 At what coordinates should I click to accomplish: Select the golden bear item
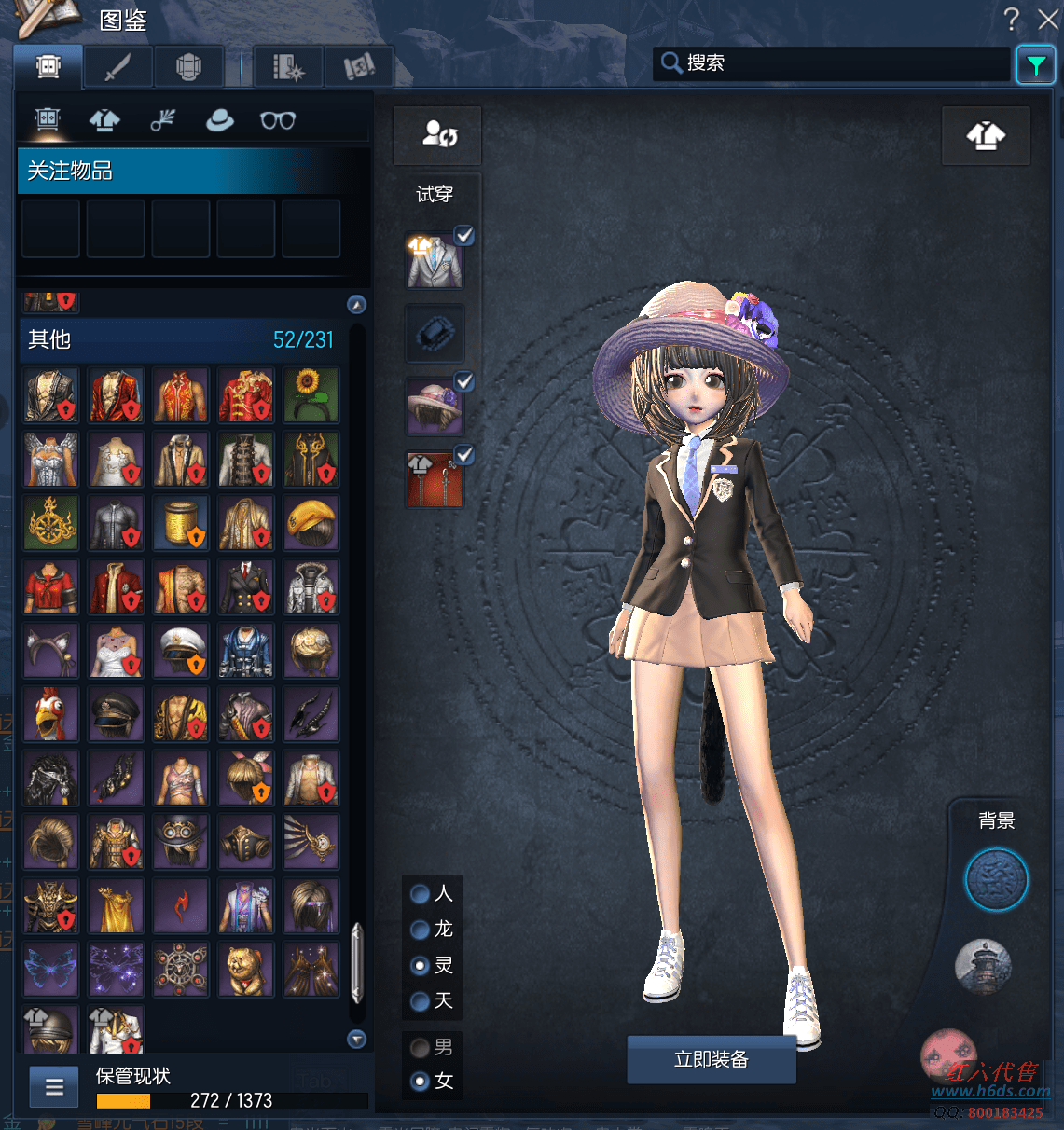coord(246,969)
